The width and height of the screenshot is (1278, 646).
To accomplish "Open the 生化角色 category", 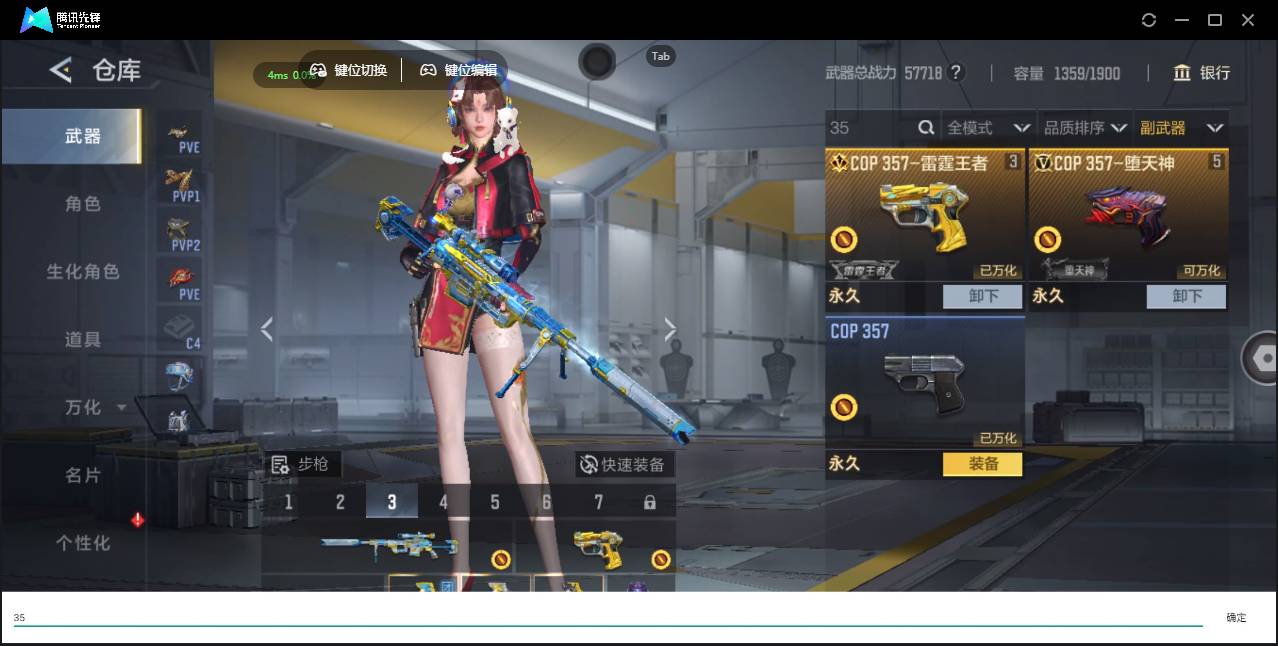I will 83,272.
